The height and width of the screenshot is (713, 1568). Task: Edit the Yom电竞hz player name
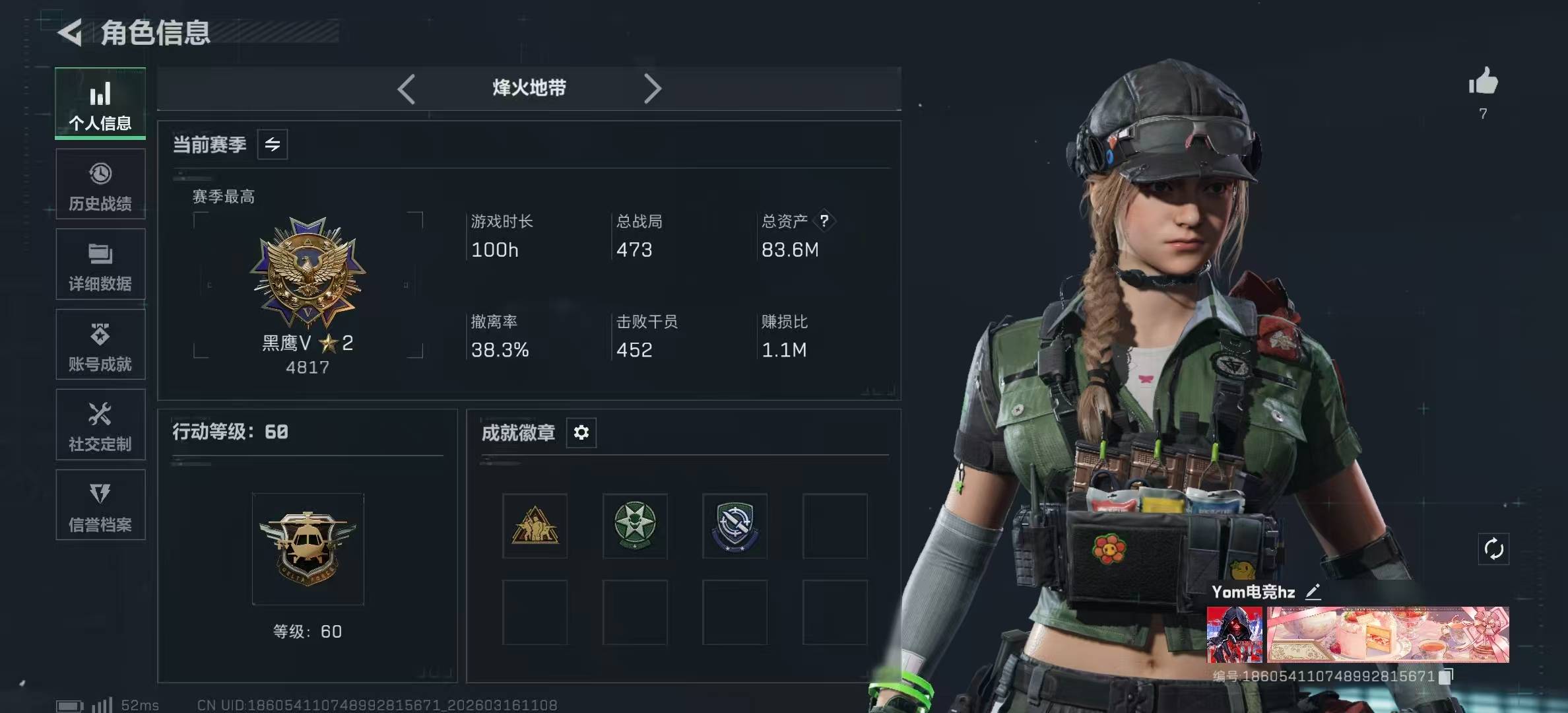pyautogui.click(x=1313, y=592)
